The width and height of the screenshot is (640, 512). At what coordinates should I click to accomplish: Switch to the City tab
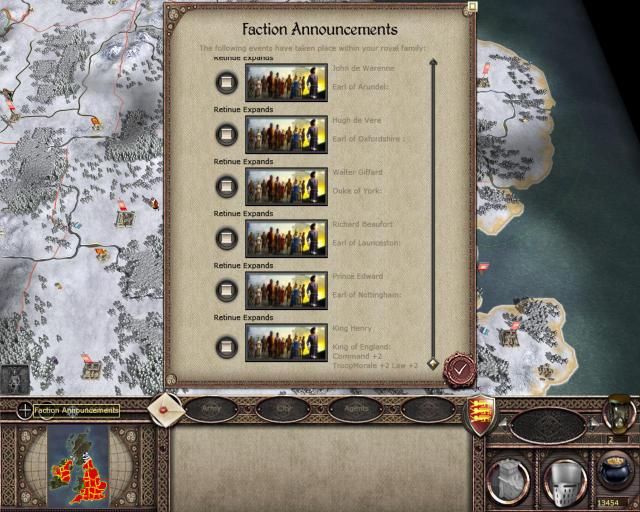[x=283, y=409]
